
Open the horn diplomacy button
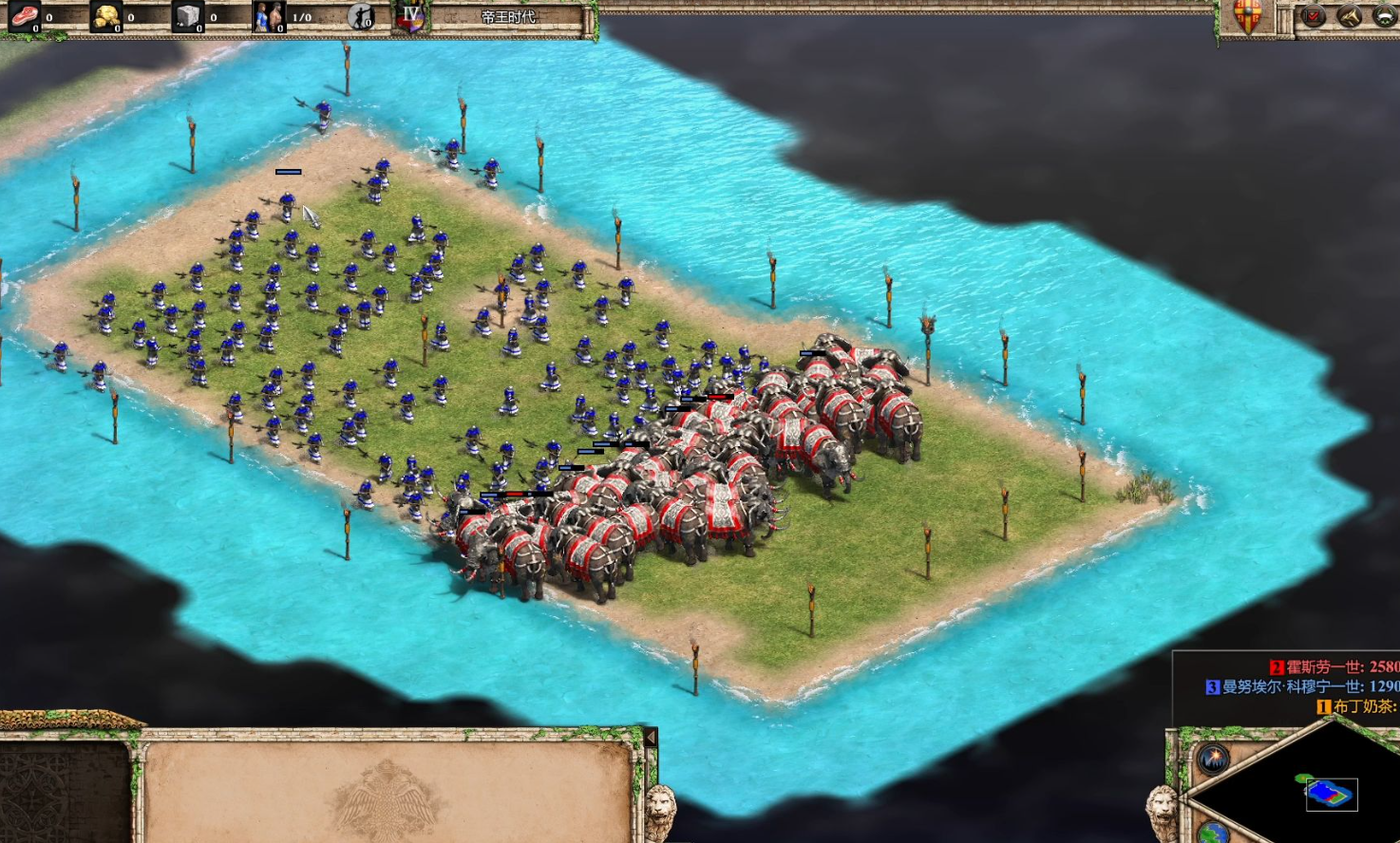coord(1350,16)
